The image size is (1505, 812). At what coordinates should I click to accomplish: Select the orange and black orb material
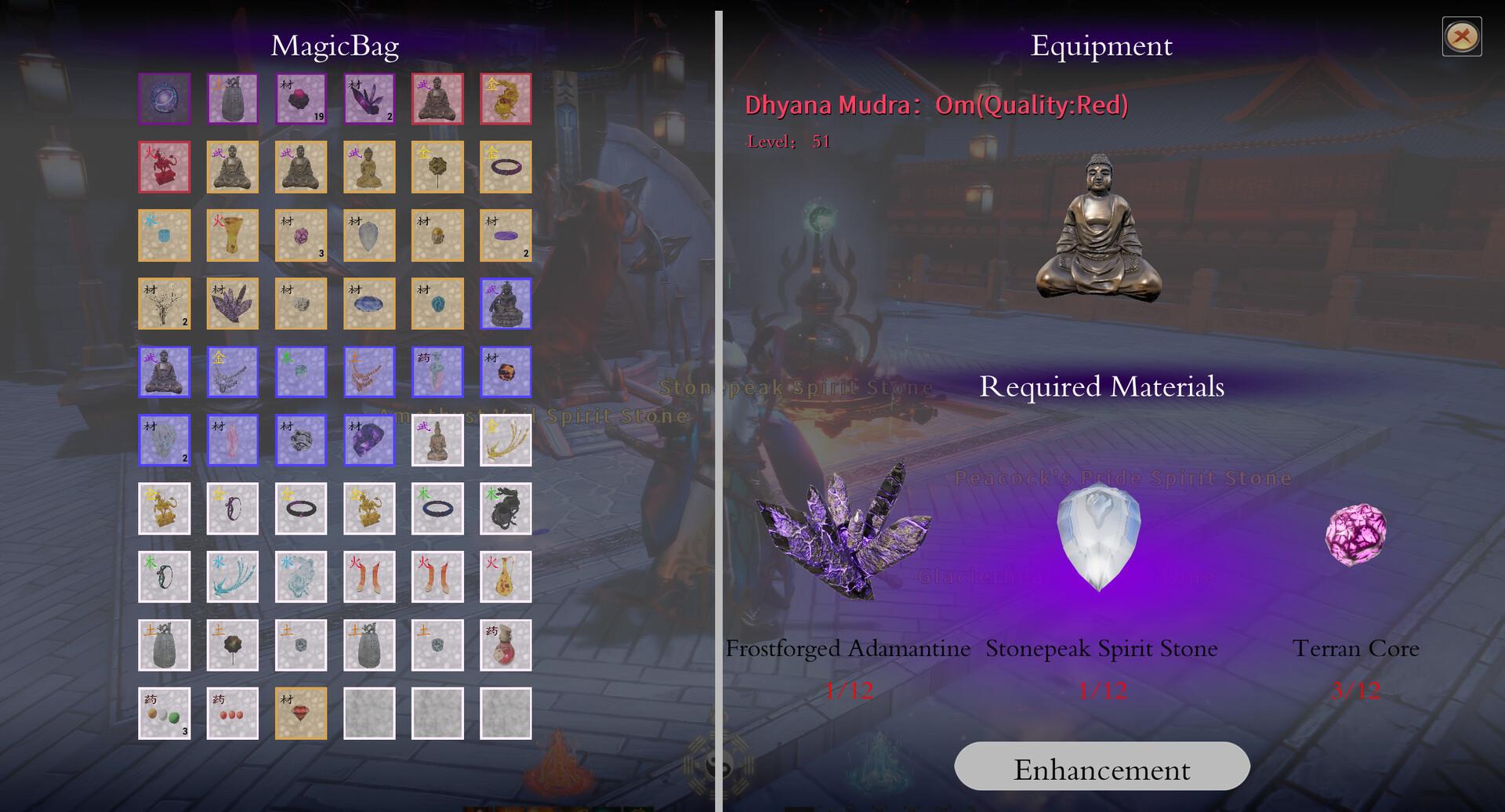pos(506,372)
